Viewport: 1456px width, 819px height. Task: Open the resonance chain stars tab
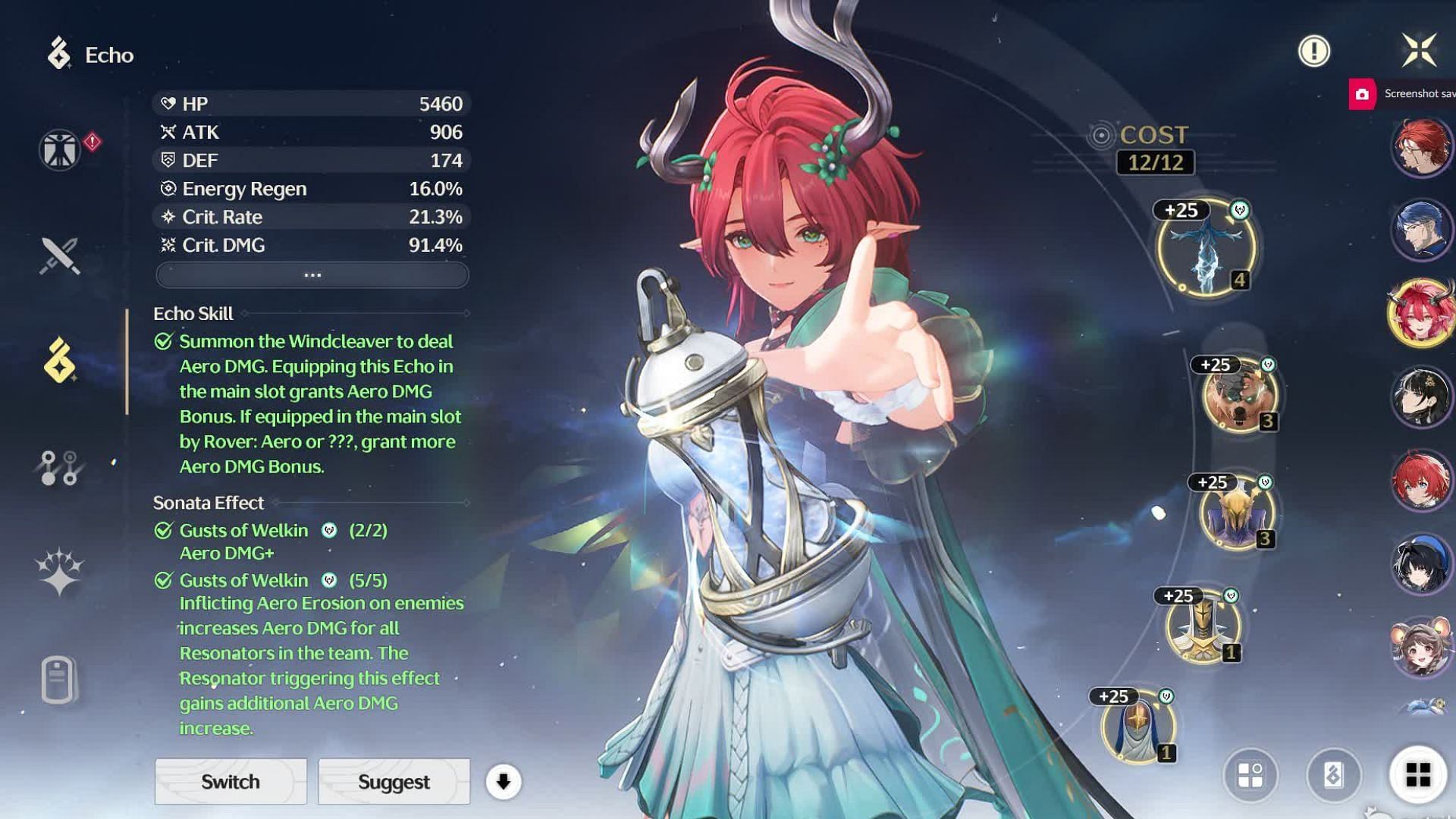pos(59,573)
